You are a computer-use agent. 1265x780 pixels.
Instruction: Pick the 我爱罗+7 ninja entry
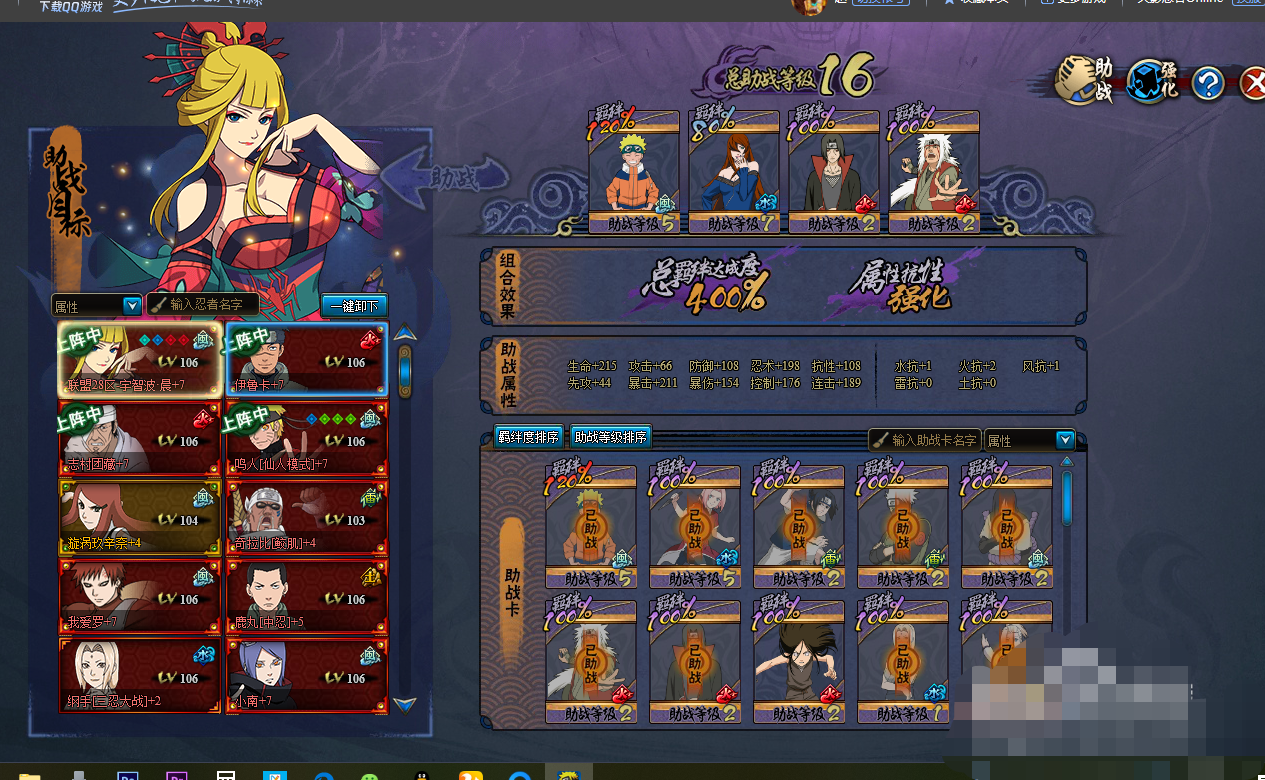(x=140, y=596)
